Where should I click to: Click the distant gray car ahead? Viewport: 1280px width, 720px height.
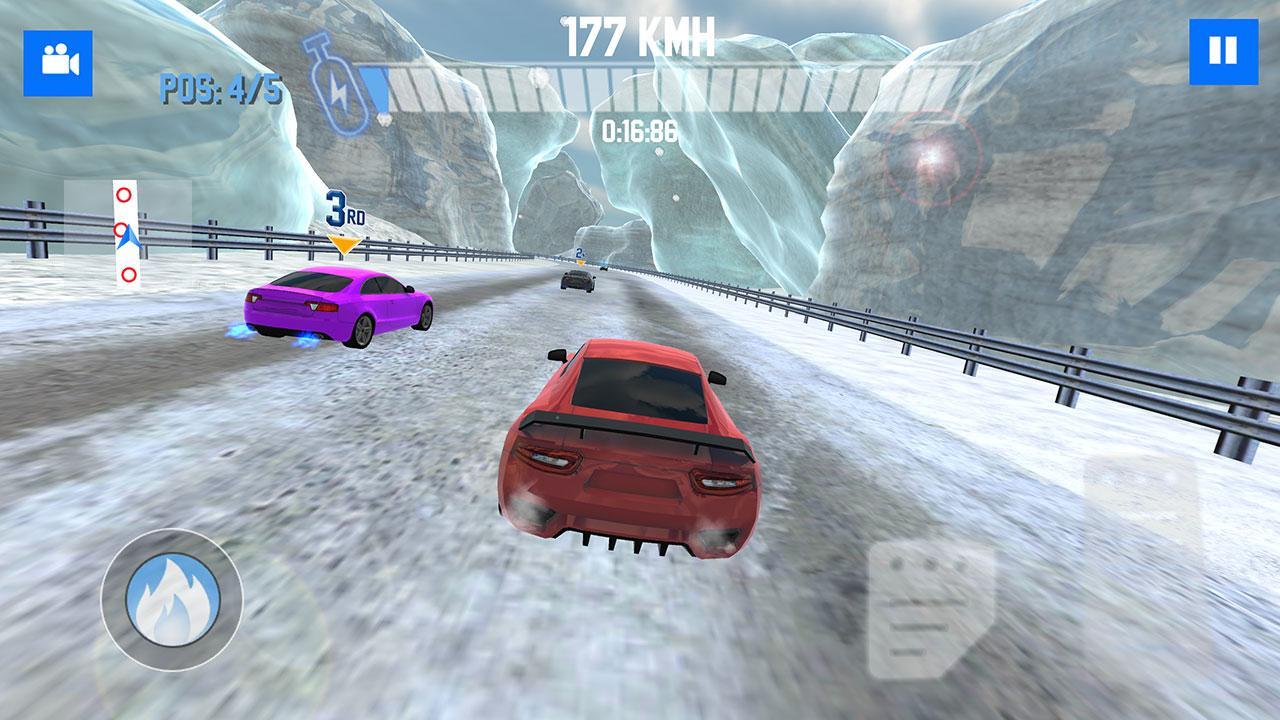tap(576, 280)
